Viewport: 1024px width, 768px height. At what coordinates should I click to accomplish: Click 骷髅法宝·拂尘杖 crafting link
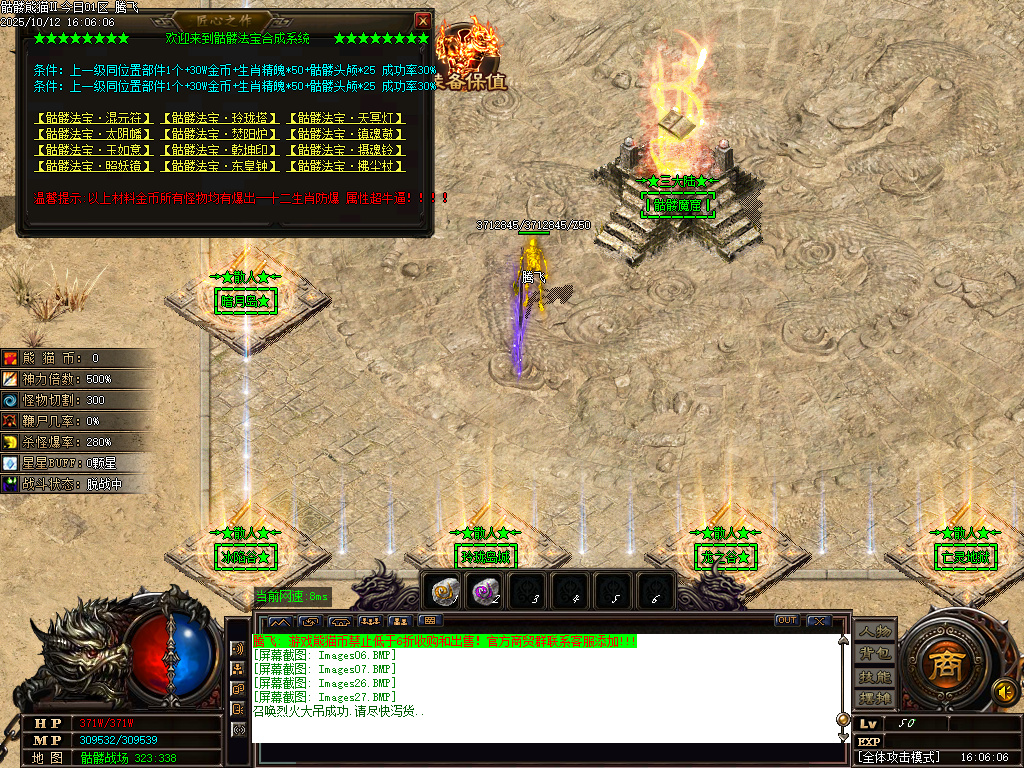pyautogui.click(x=346, y=166)
